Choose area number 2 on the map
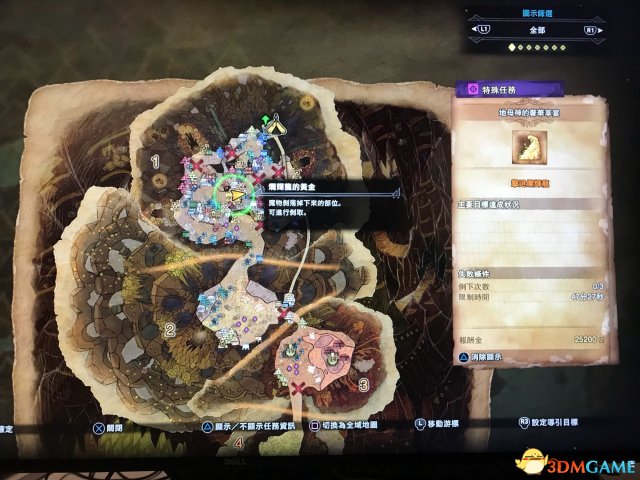The width and height of the screenshot is (640, 480). [170, 329]
